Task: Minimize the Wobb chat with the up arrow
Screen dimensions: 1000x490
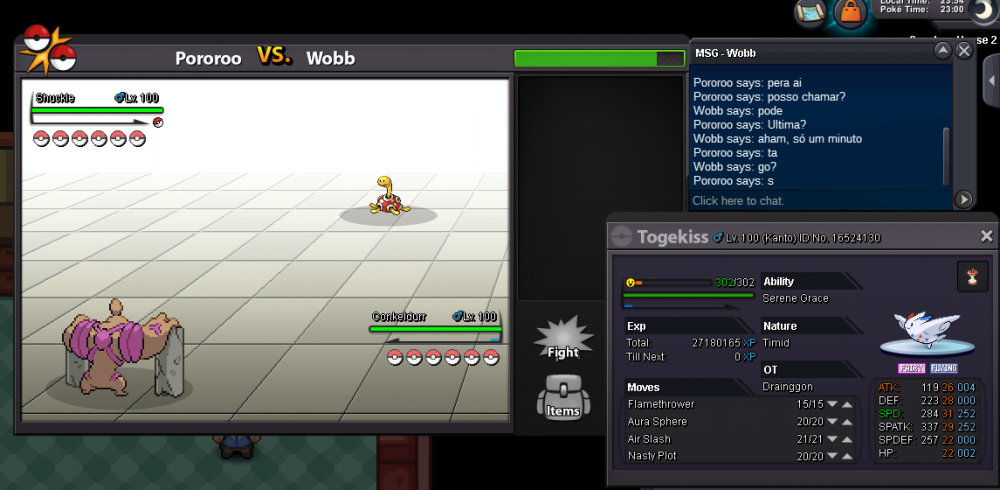Action: [x=942, y=50]
